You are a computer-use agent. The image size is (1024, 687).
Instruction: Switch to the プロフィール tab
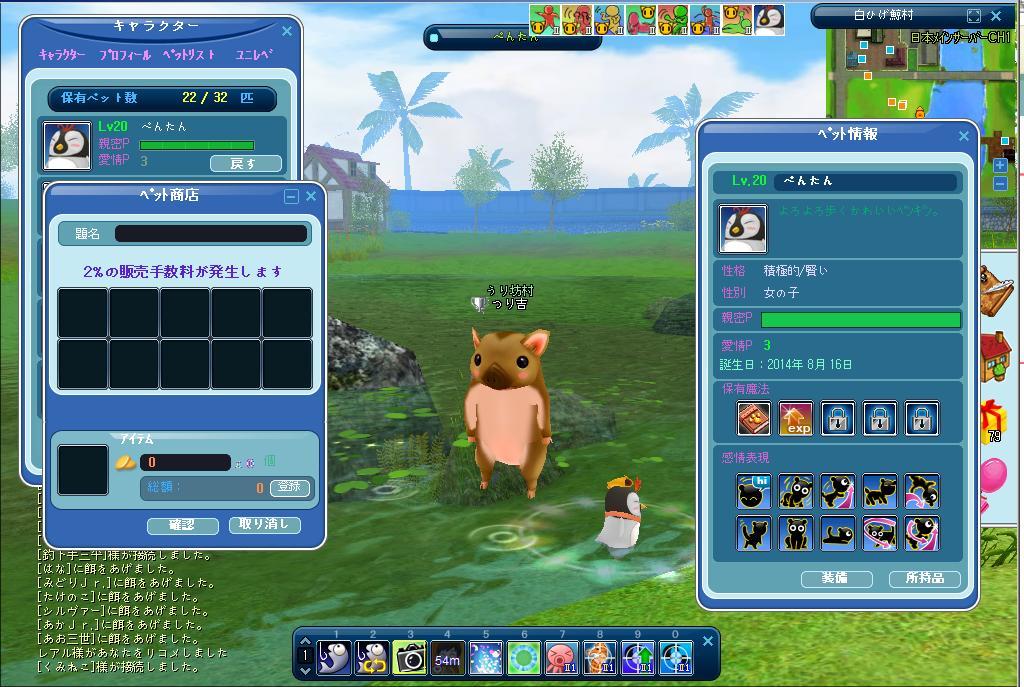tap(125, 55)
